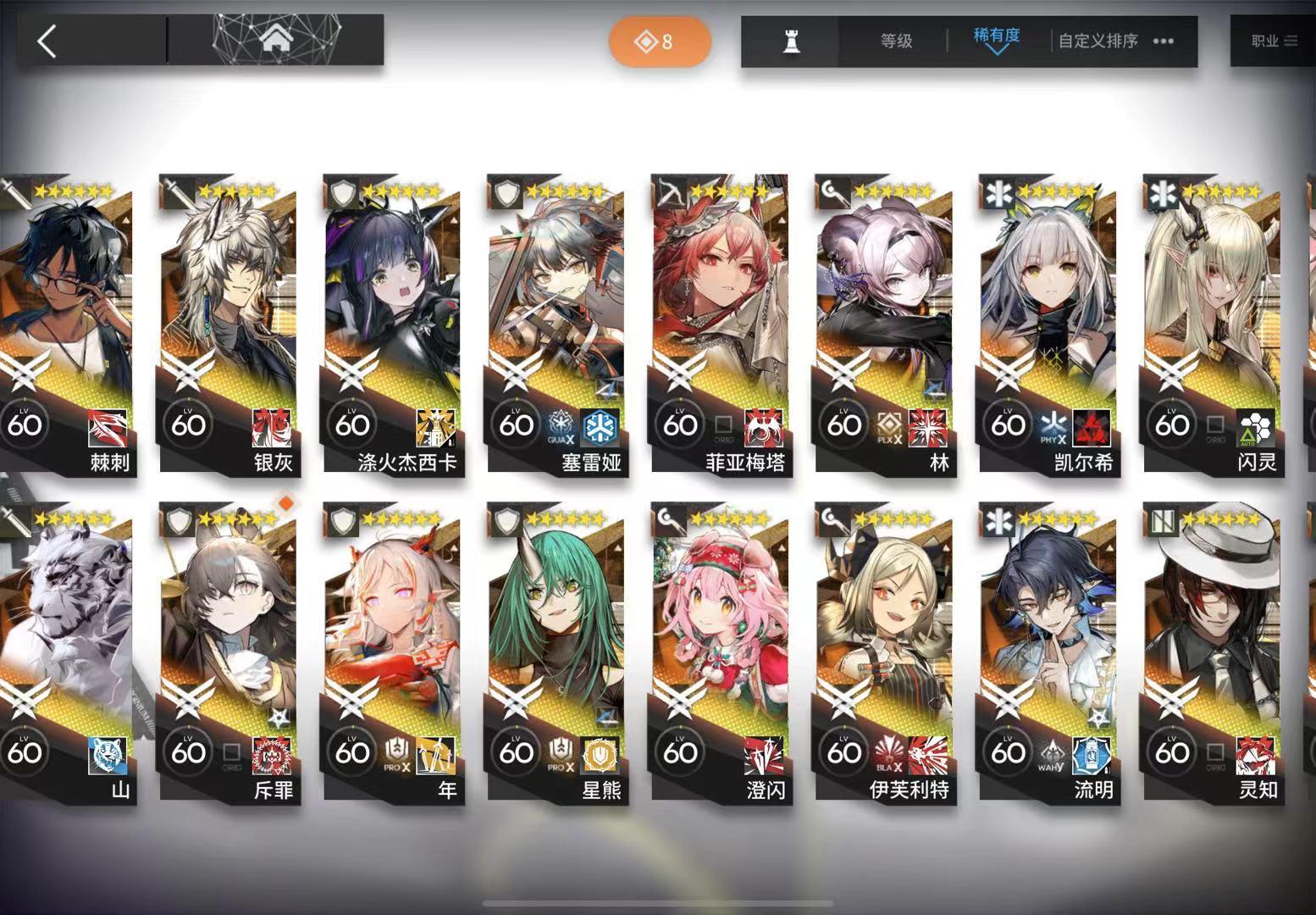Tap the back arrow at top left
This screenshot has width=1316, height=915.
point(47,40)
